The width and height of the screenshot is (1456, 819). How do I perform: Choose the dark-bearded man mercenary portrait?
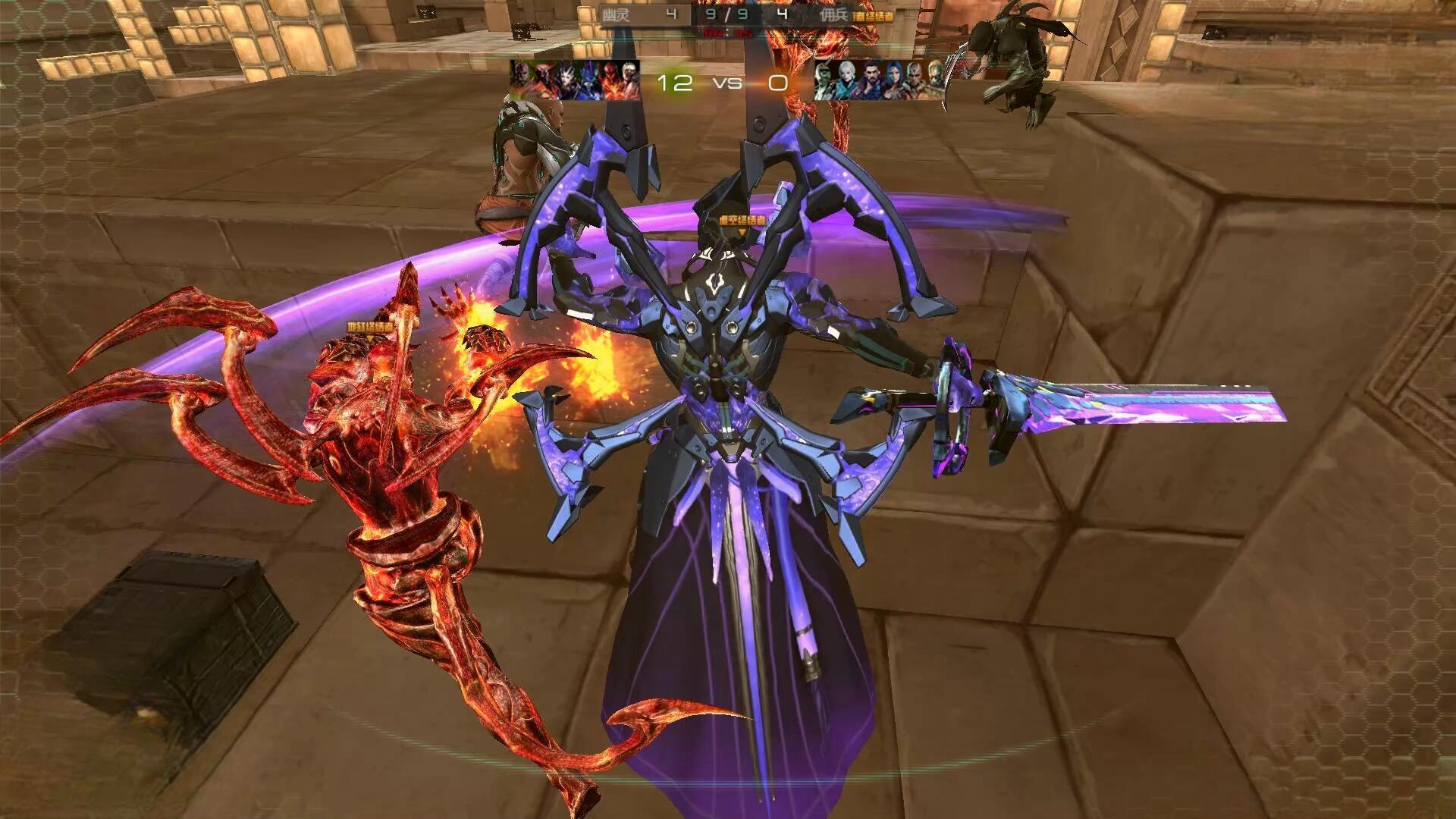(870, 80)
